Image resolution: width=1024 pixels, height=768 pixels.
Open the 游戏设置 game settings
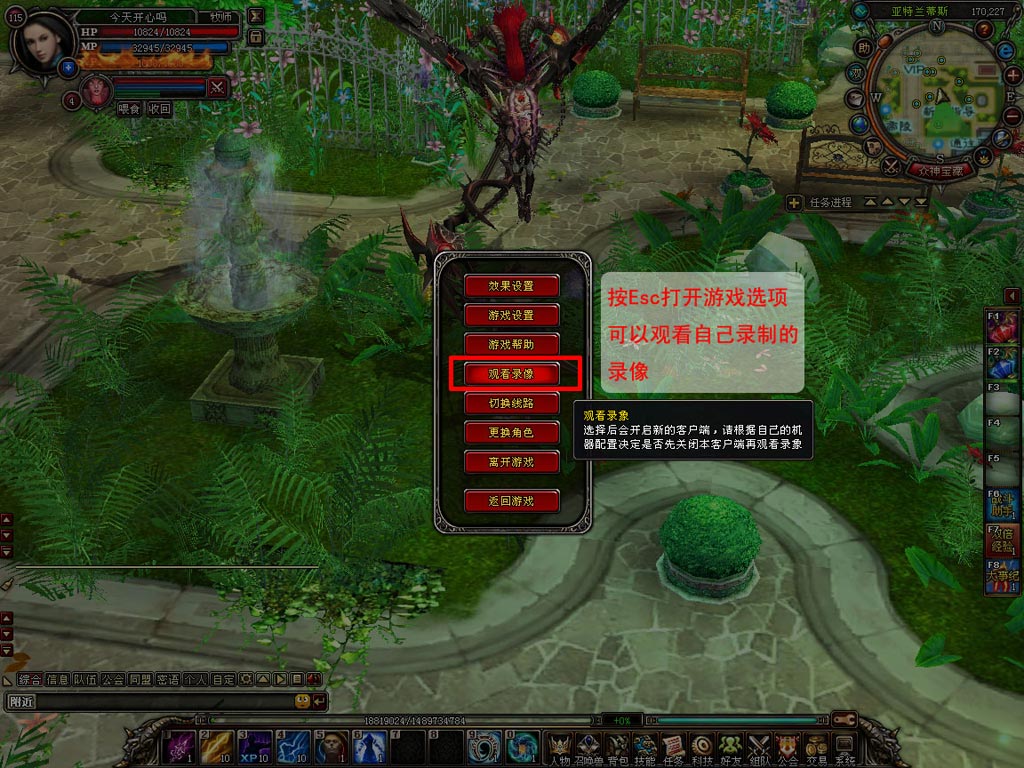[511, 315]
